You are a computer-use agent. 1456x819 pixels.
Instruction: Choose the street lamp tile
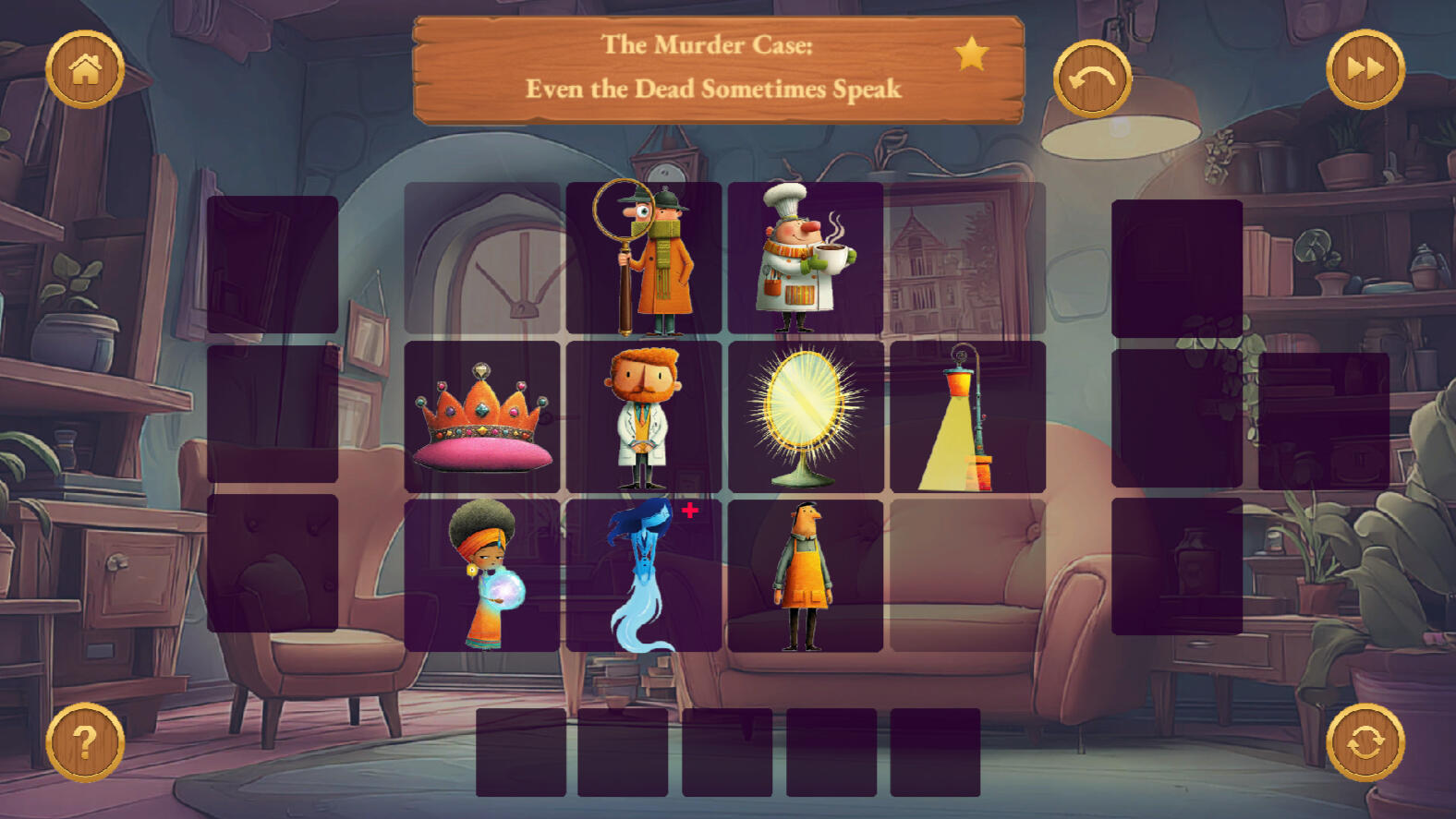[x=967, y=416]
